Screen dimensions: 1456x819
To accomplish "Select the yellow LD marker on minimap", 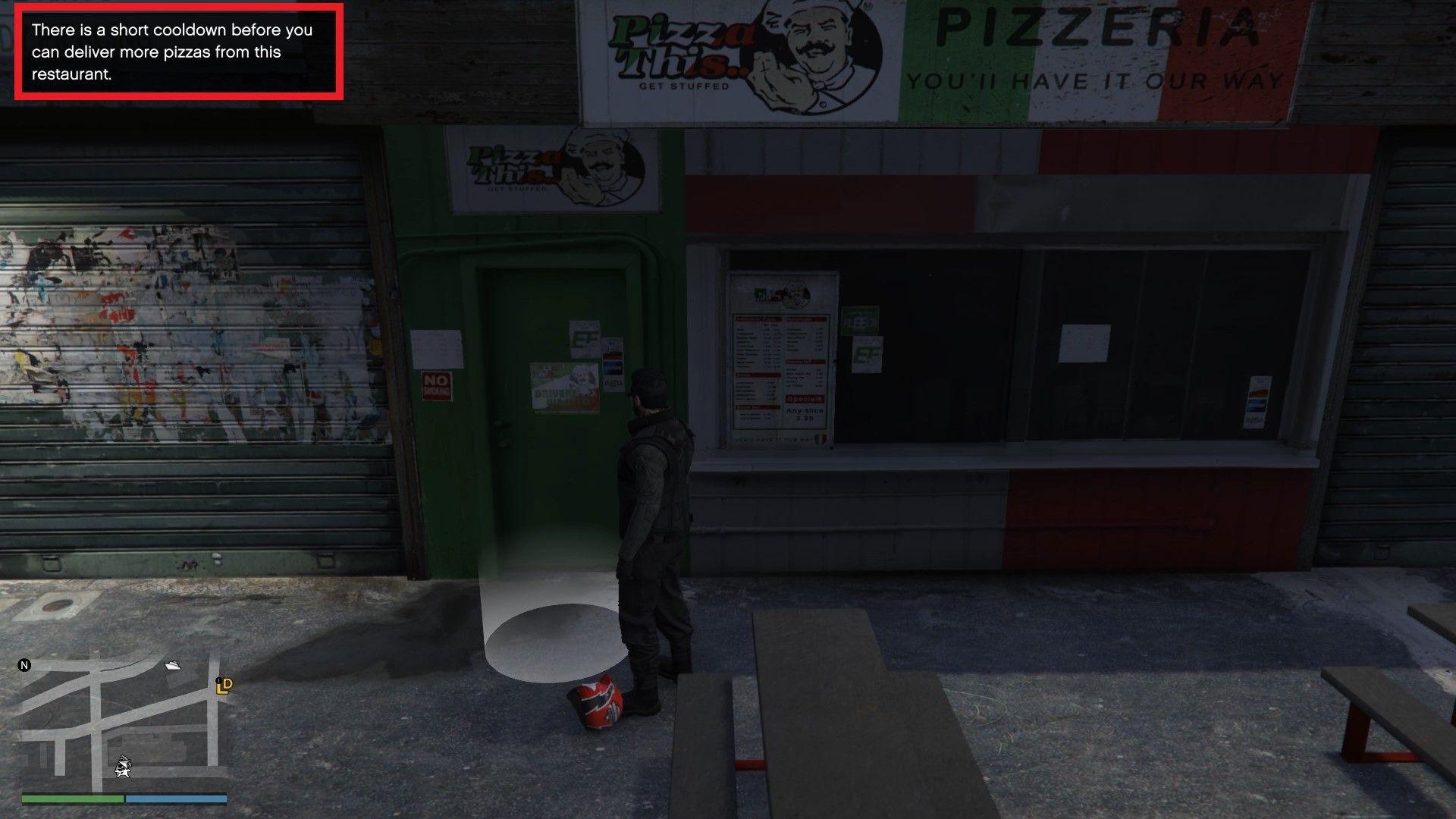I will click(224, 686).
